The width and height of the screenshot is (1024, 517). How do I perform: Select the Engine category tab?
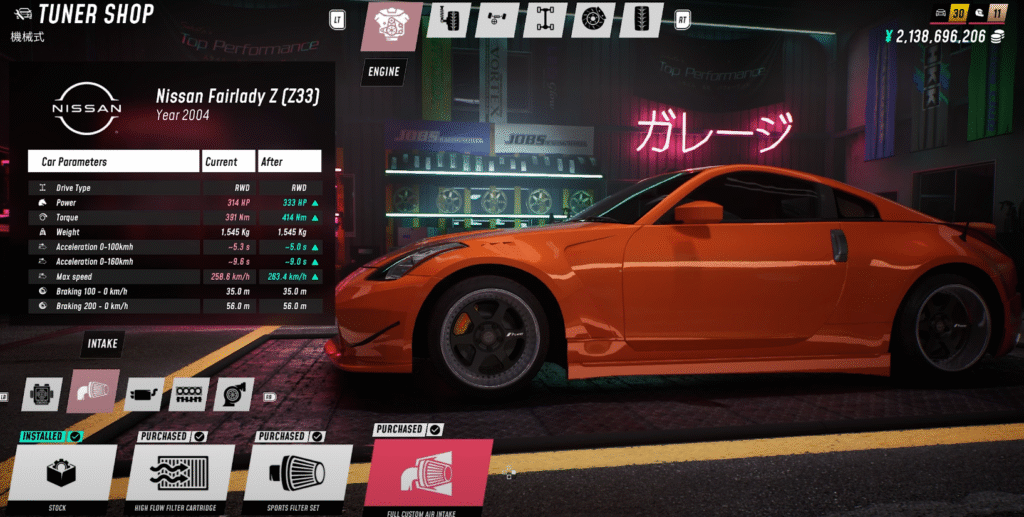tap(392, 25)
